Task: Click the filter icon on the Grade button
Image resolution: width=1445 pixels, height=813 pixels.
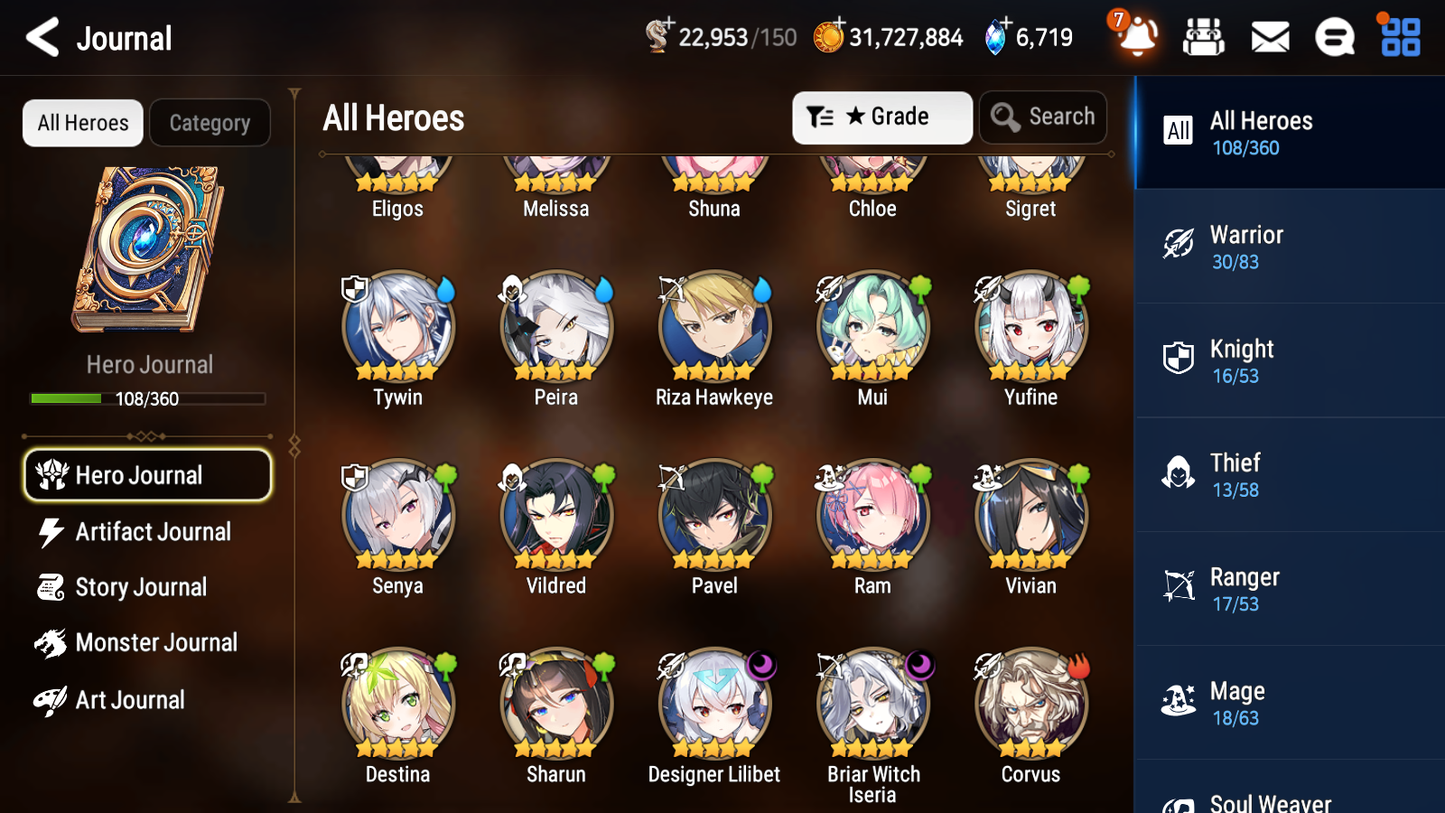Action: tap(821, 117)
